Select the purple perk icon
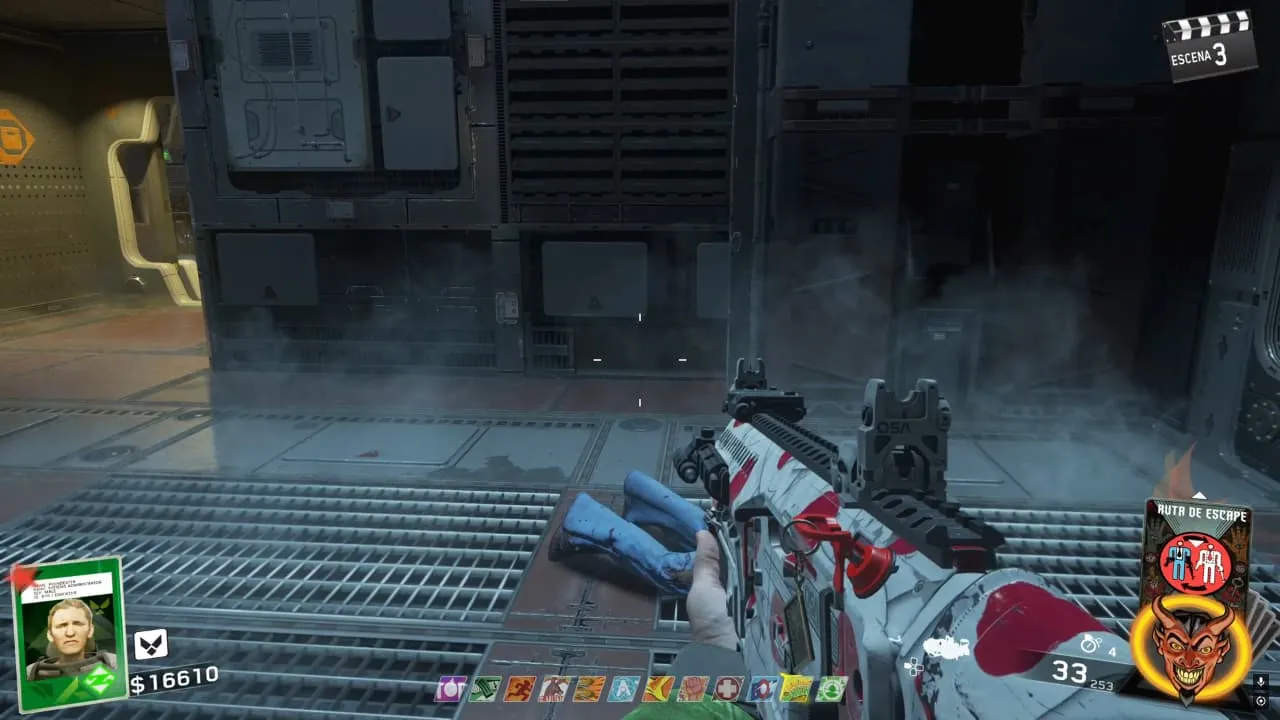 click(449, 688)
